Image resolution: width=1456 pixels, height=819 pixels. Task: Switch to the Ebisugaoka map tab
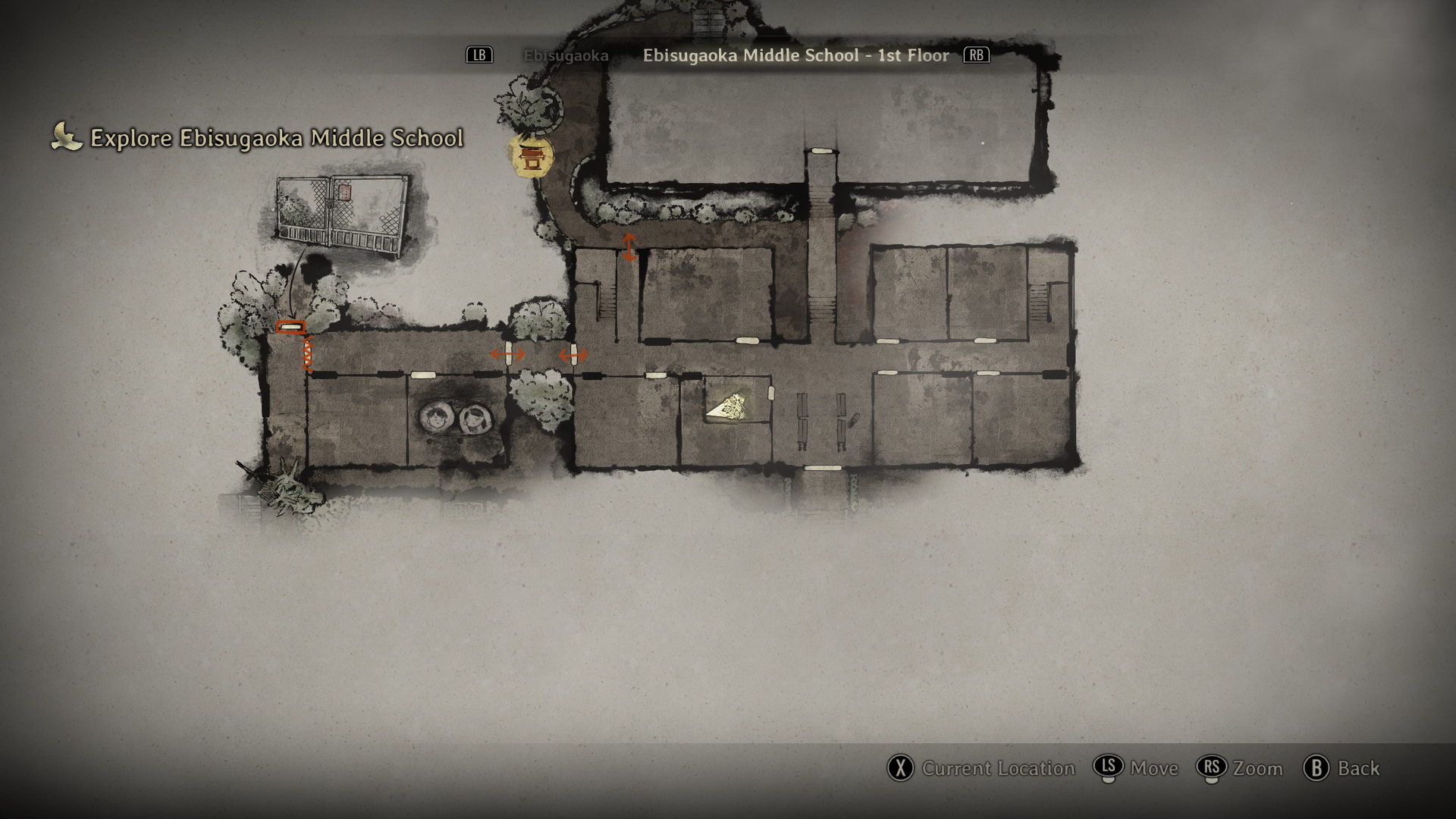[566, 55]
